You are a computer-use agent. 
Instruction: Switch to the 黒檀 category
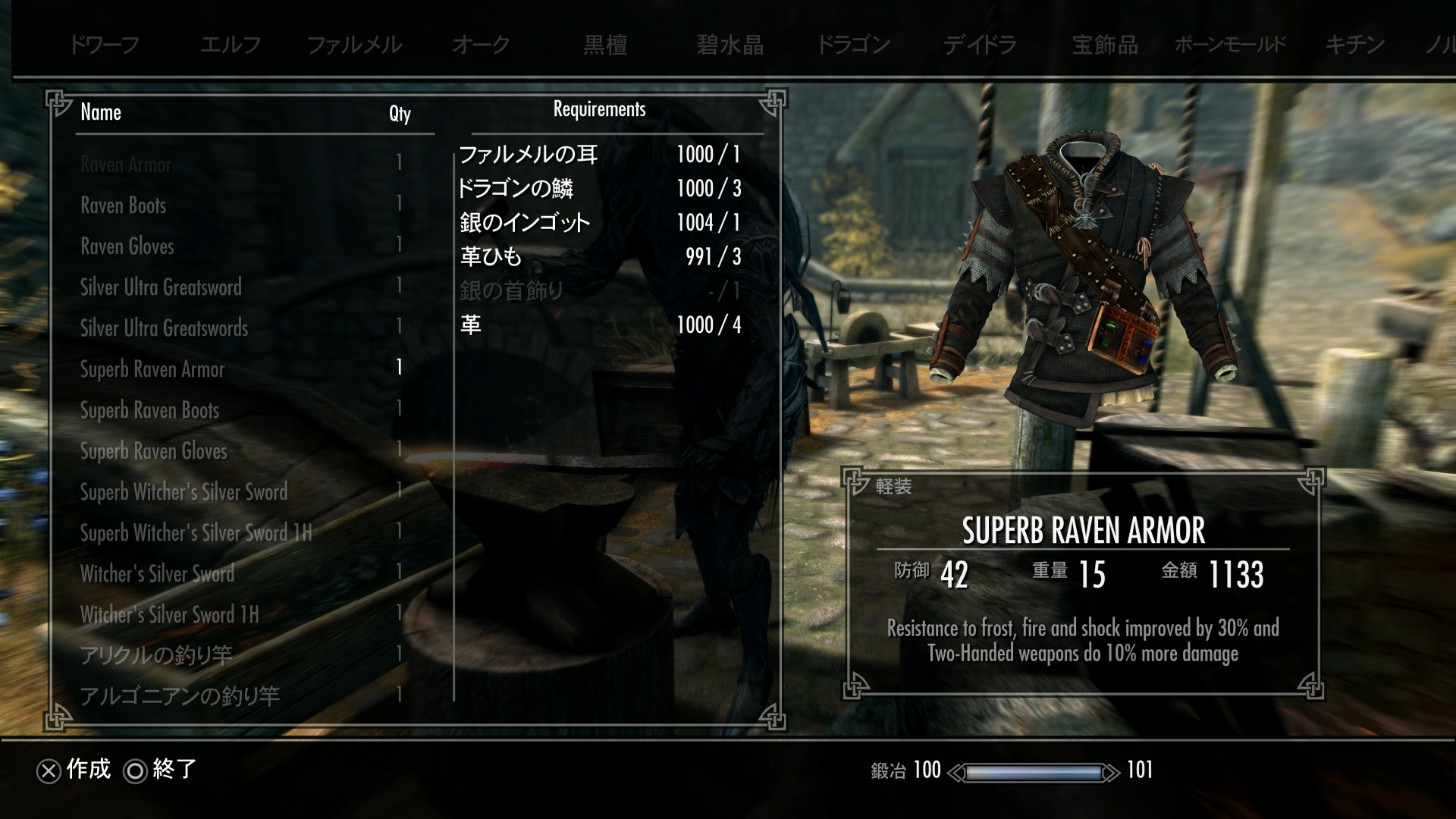click(605, 45)
